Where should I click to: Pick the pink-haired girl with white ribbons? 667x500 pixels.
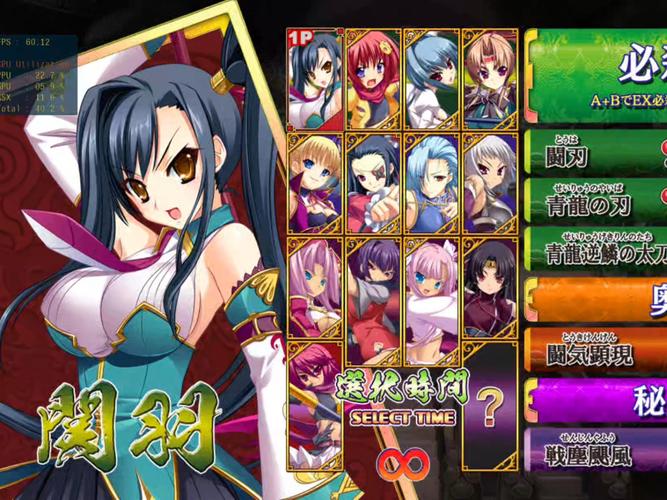431,285
